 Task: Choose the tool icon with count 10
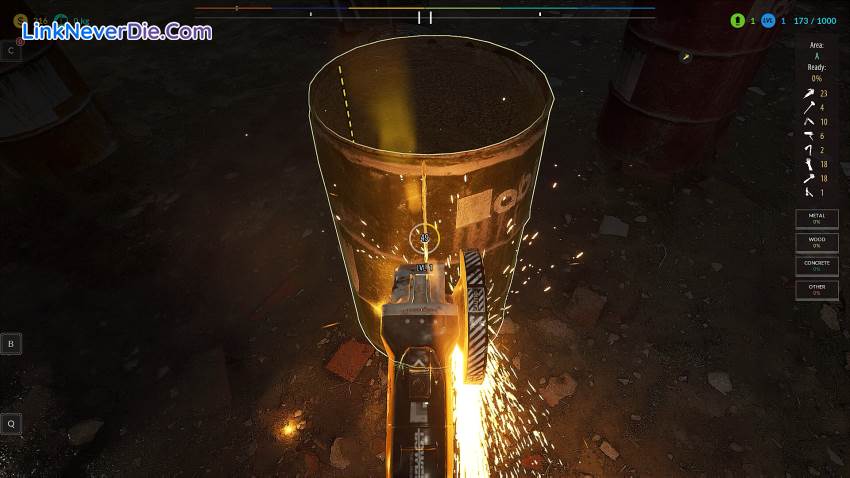click(x=807, y=121)
